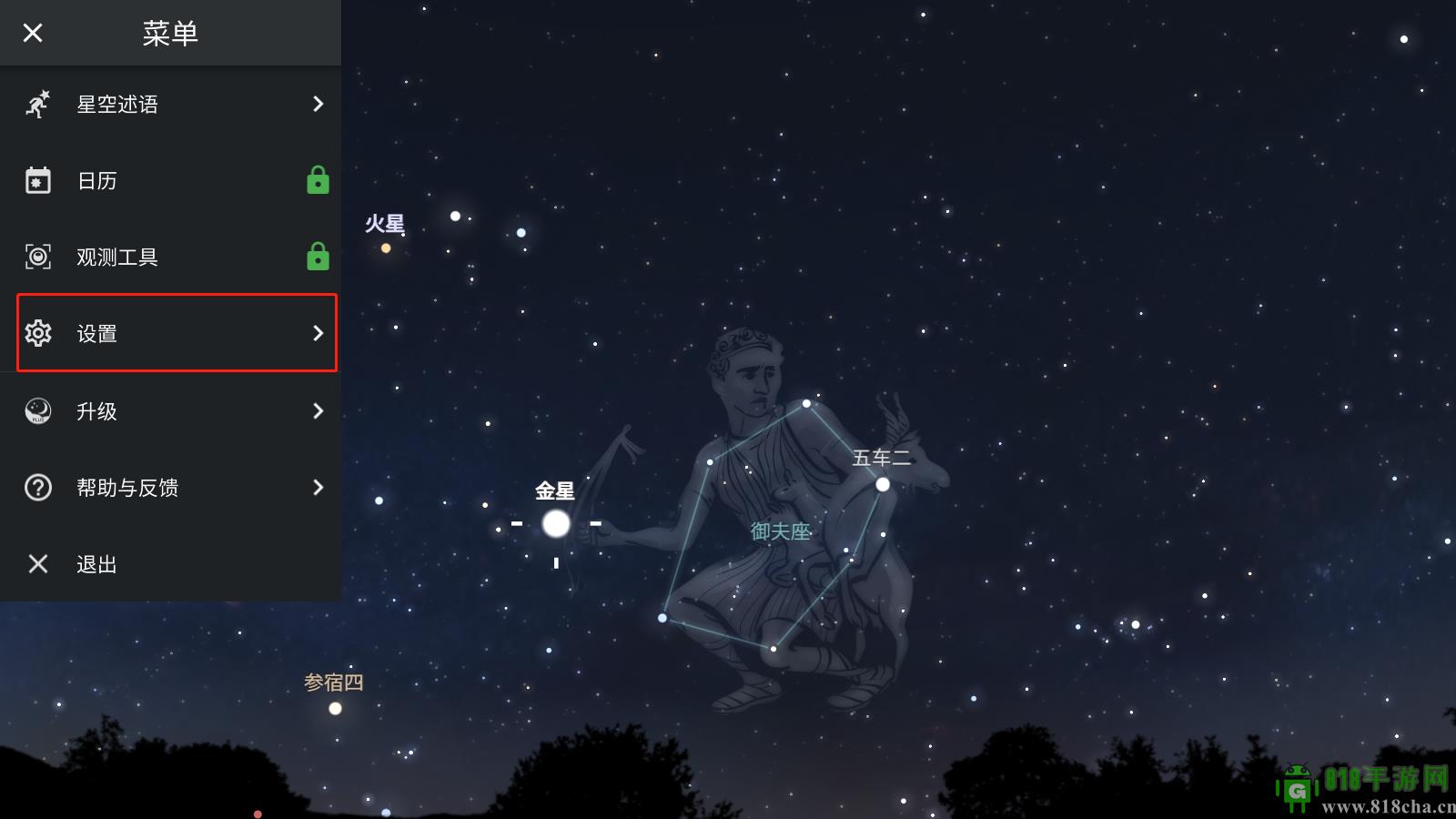Close the menu with the X button

(33, 34)
